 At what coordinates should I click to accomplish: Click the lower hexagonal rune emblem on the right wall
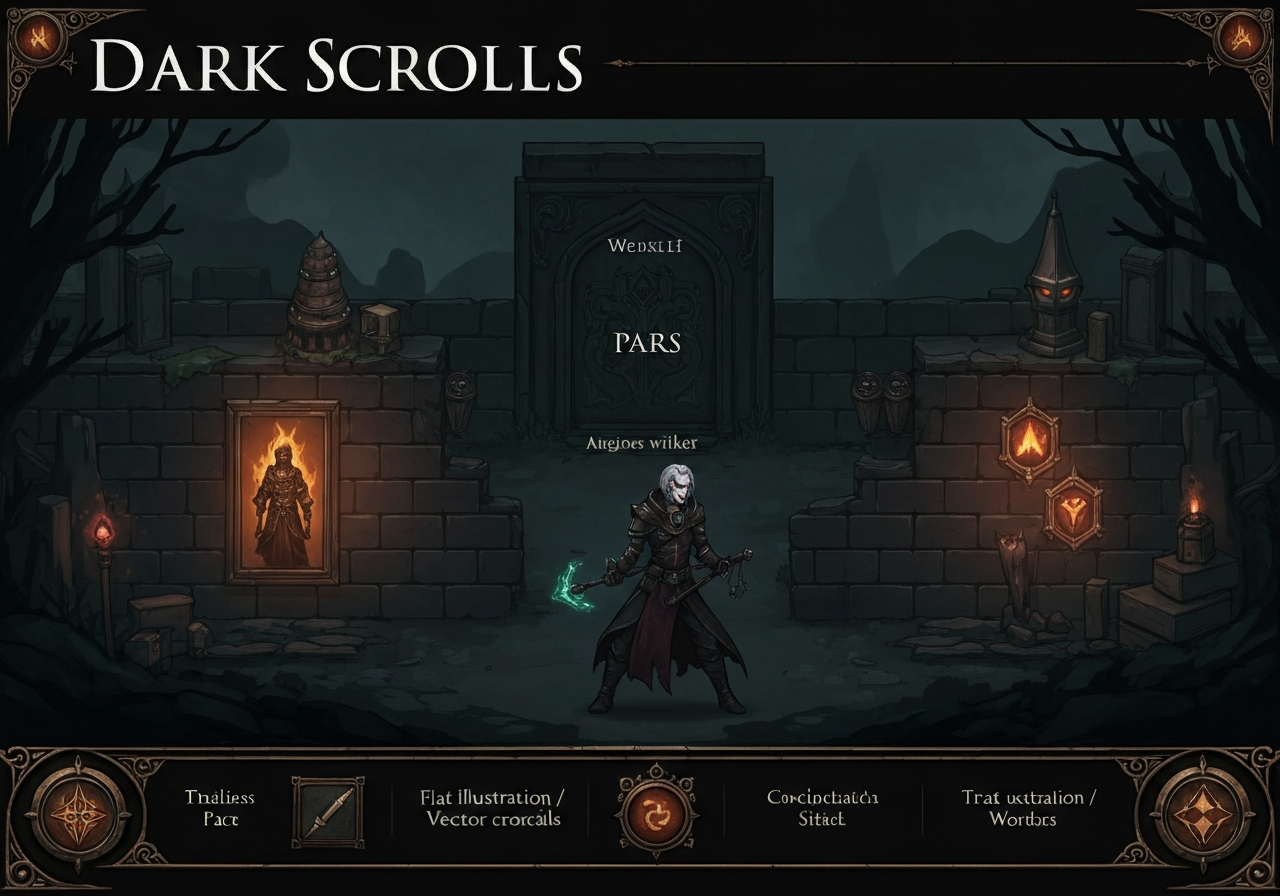(1073, 509)
